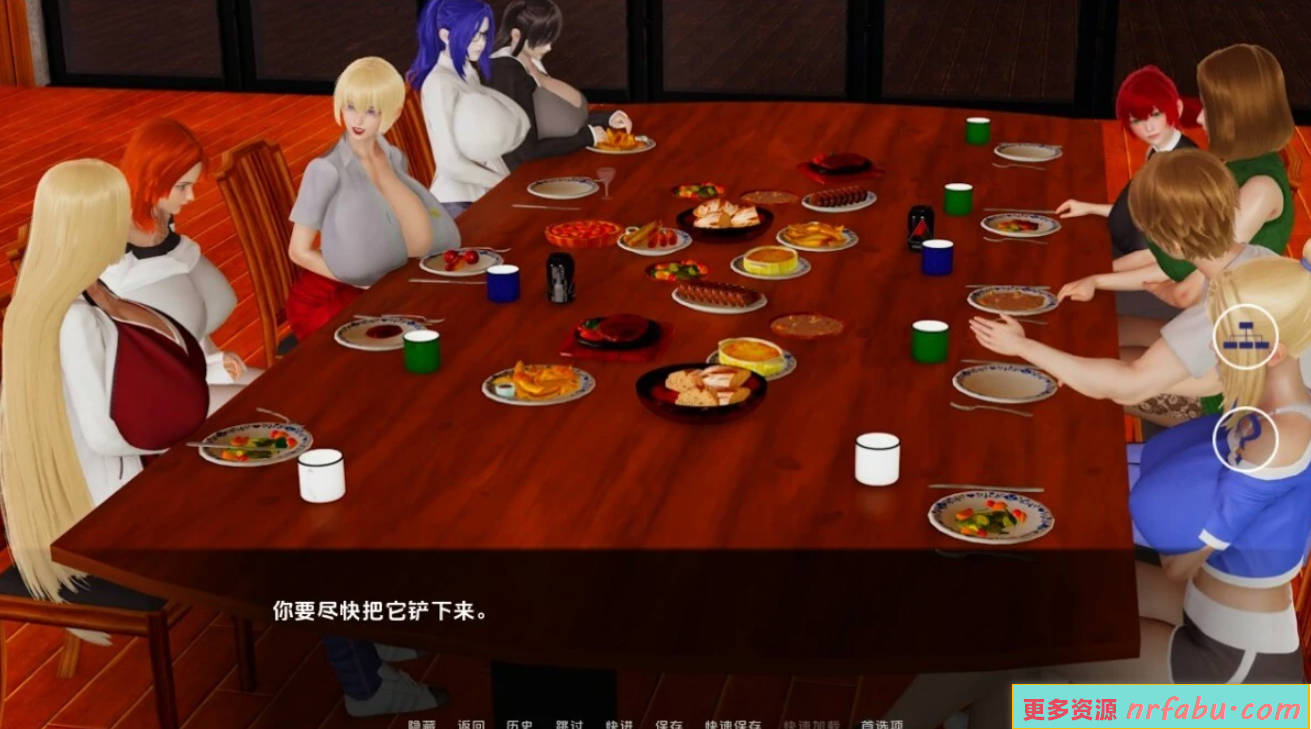Open the nrfabu.com resource watermark link

click(x=1160, y=708)
